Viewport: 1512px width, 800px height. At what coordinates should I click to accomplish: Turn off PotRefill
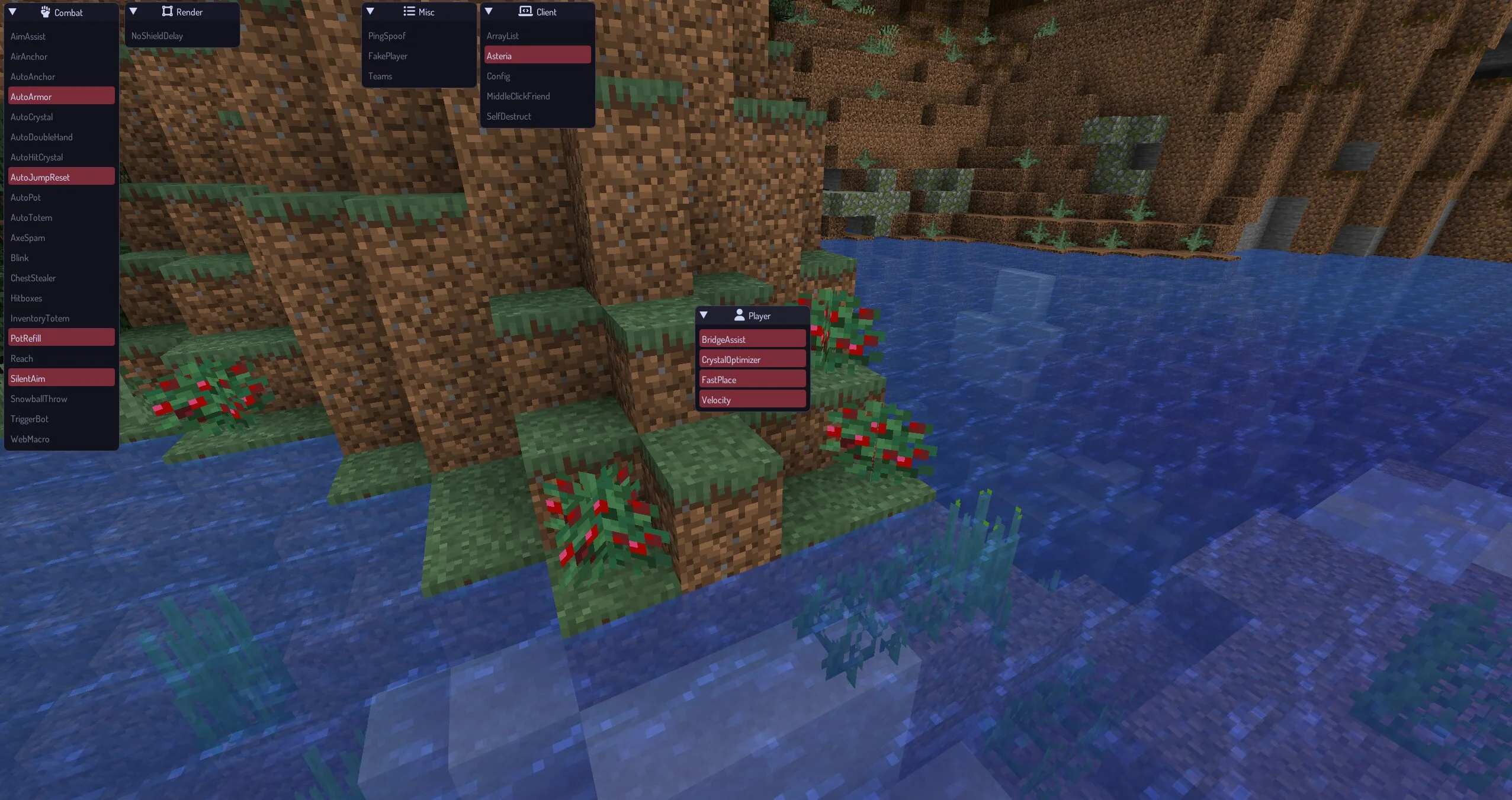[61, 338]
